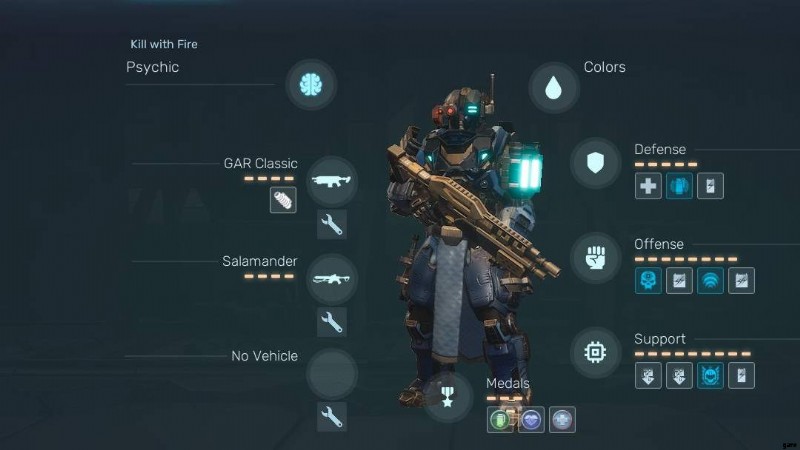Select the medical cross Defense implant

tap(648, 185)
